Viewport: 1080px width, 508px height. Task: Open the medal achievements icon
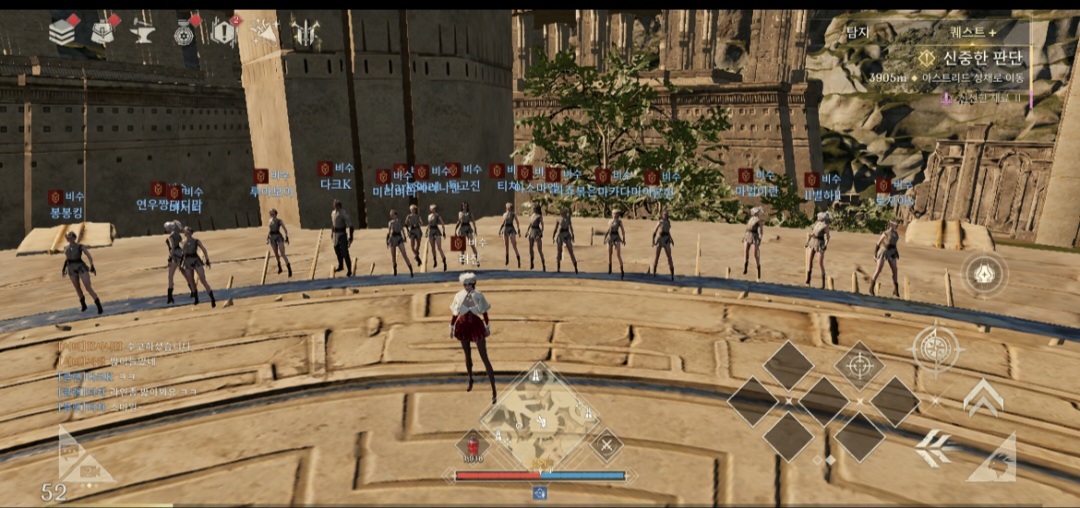click(x=183, y=33)
